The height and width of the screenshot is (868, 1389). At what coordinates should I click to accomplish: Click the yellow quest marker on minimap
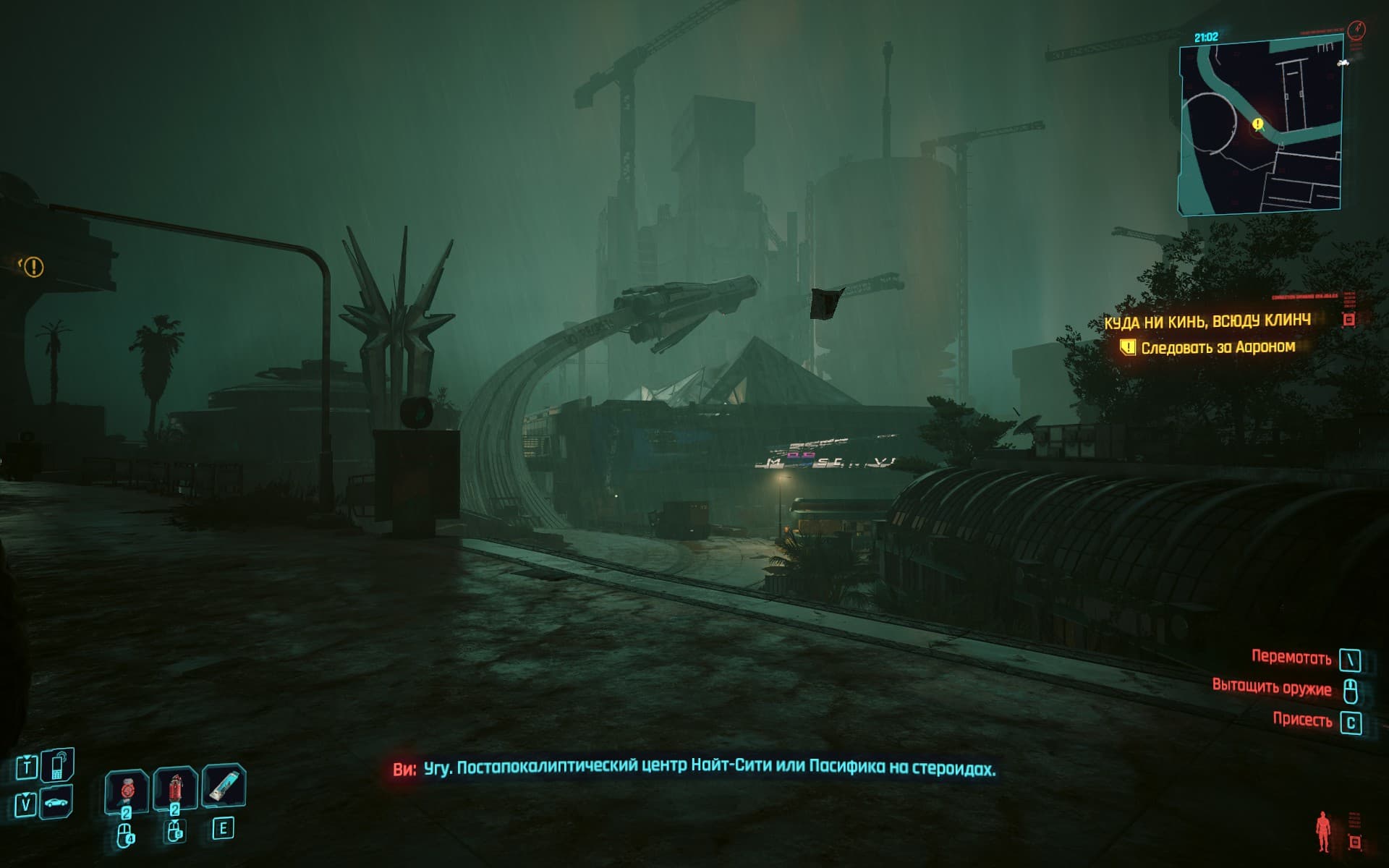1257,124
